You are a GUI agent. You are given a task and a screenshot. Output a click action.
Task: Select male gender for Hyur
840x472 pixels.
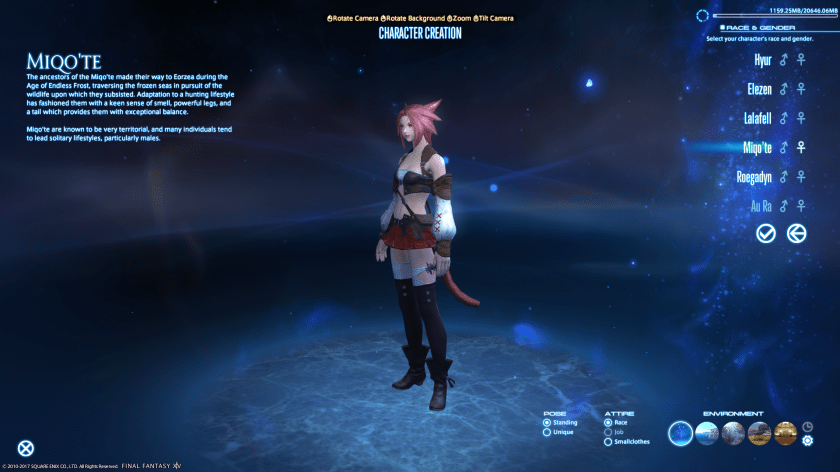pos(784,61)
